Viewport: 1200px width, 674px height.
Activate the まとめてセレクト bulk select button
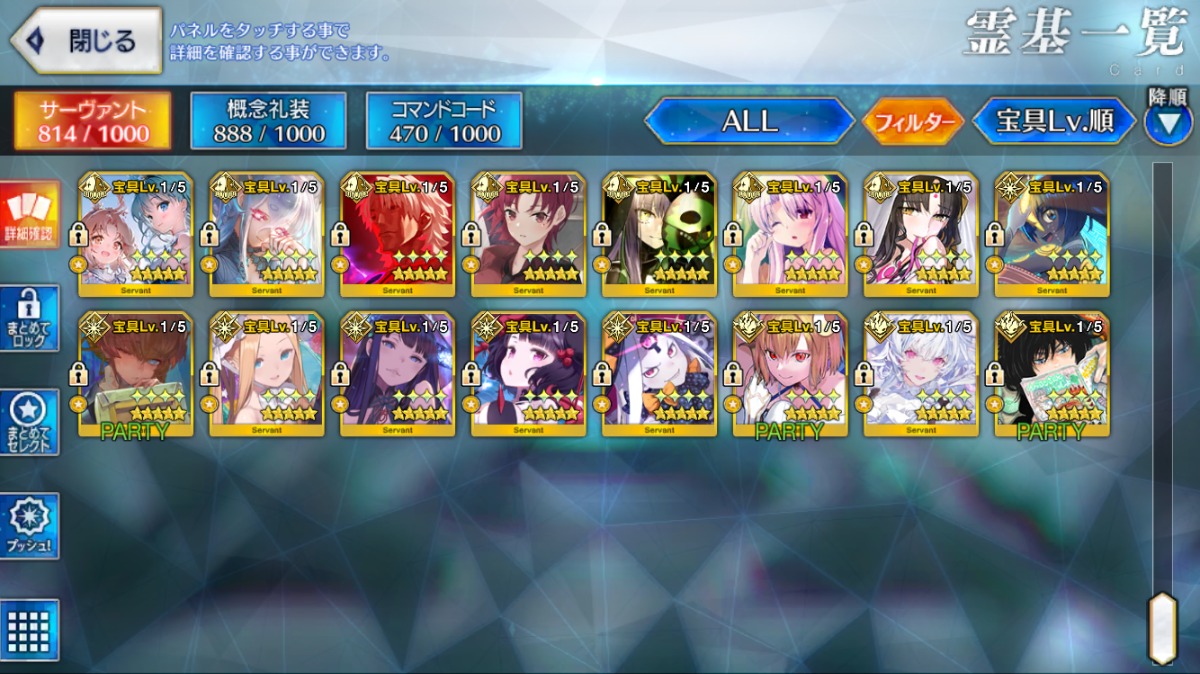tap(29, 422)
